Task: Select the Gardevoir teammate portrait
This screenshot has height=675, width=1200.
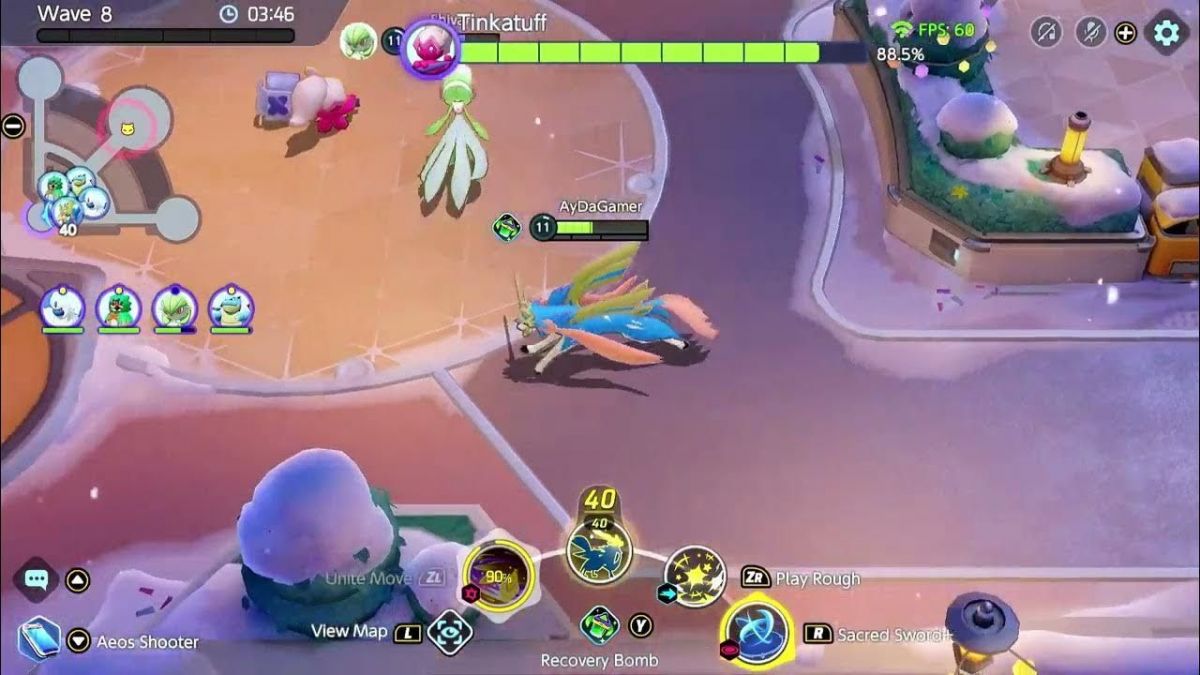Action: [175, 306]
